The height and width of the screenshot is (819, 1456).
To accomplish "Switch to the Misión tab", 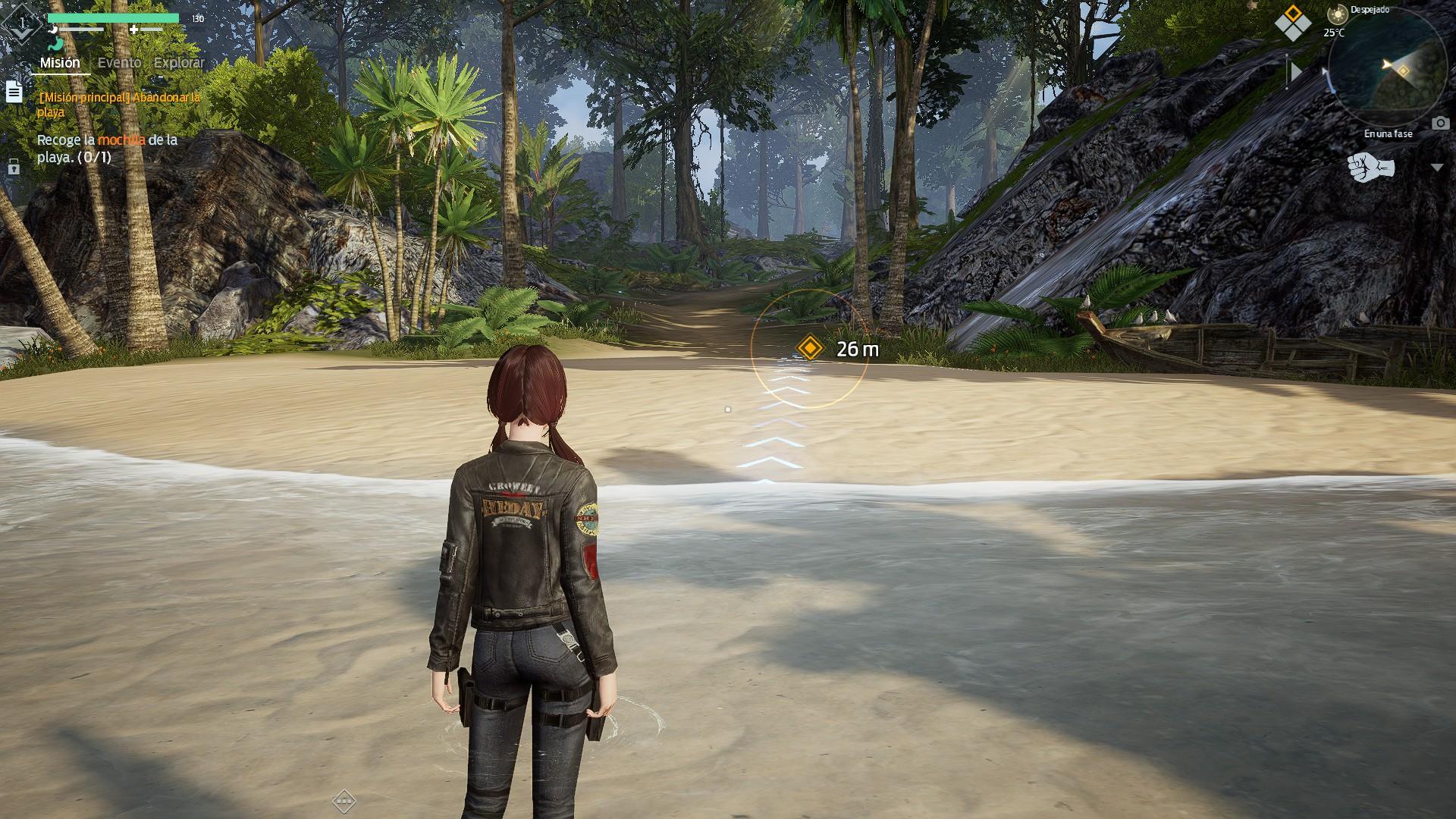I will (x=60, y=63).
